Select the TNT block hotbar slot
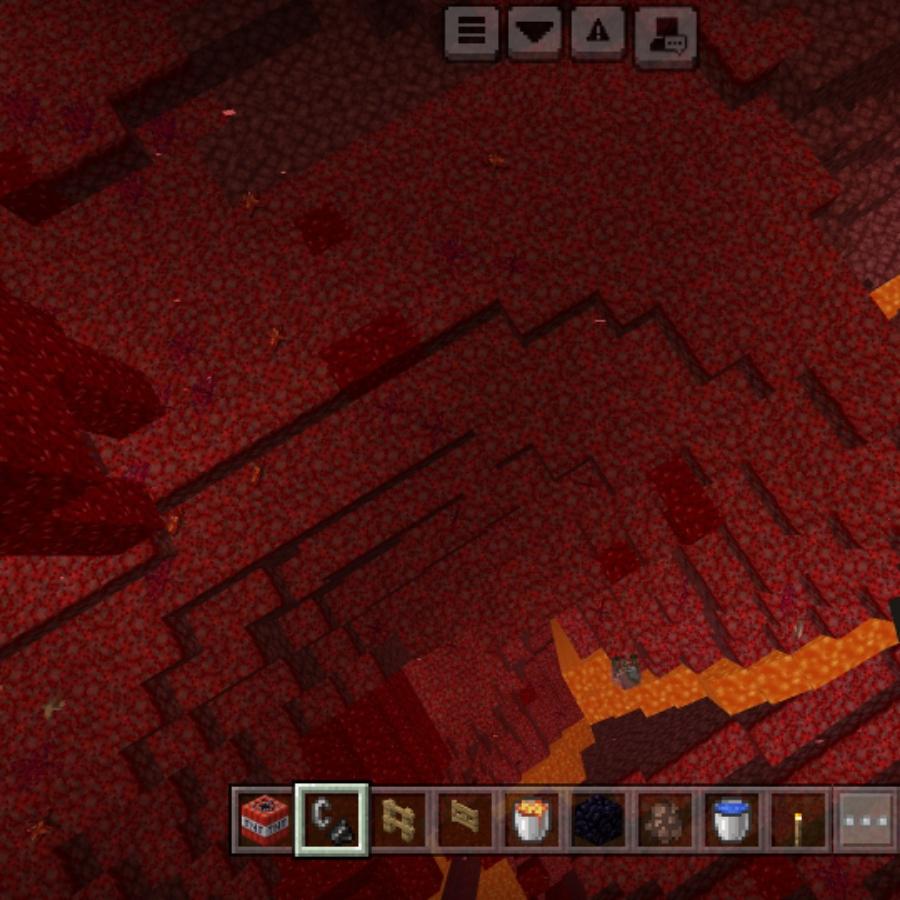Screen dimensions: 900x900 pyautogui.click(x=265, y=820)
